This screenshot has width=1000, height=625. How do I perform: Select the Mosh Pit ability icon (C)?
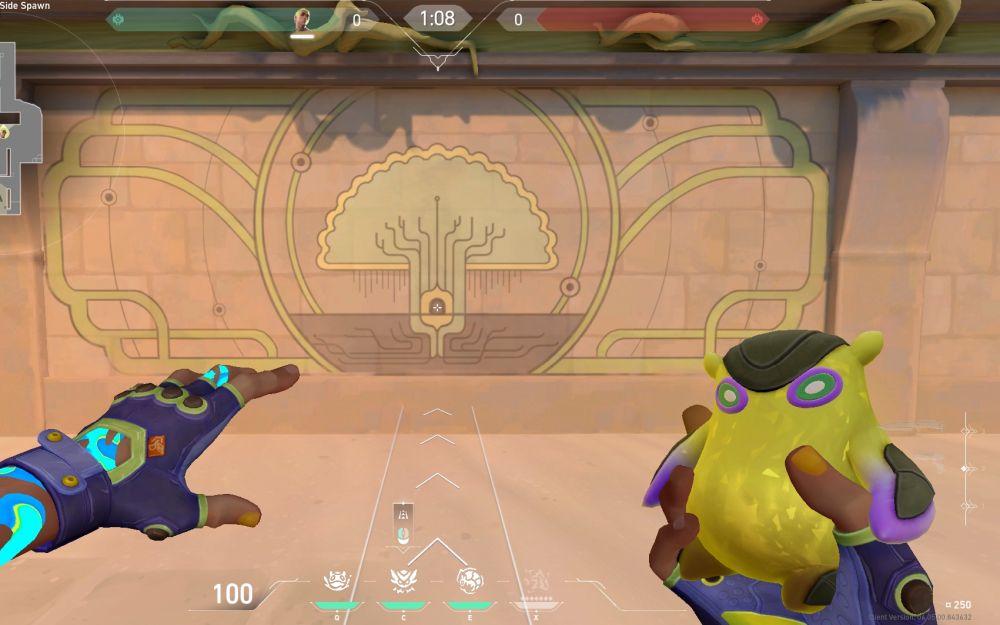(402, 580)
